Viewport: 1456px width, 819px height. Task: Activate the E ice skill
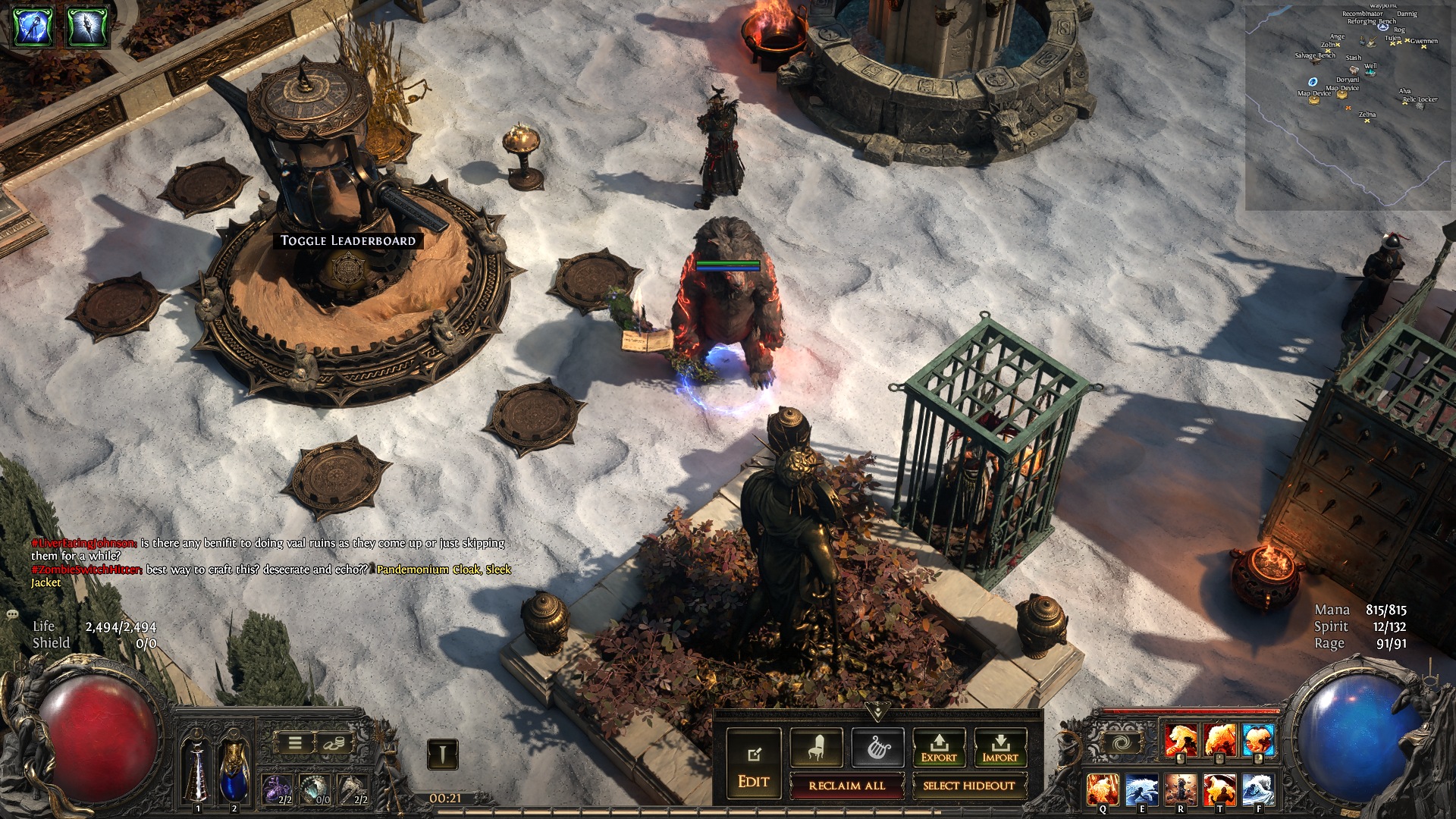pyautogui.click(x=1141, y=789)
